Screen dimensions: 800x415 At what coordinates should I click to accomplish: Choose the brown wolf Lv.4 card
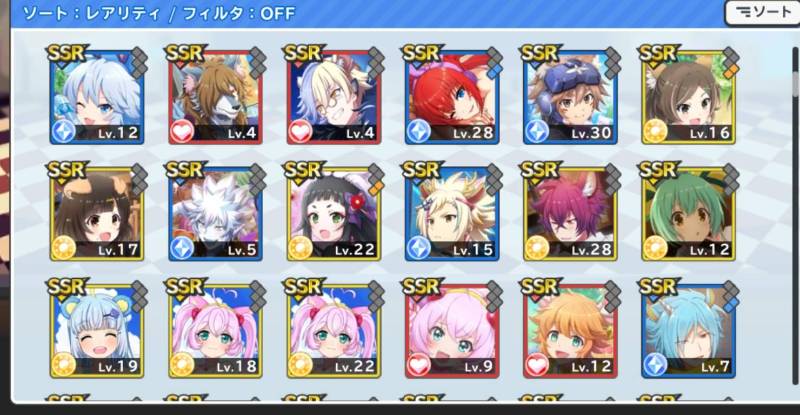point(214,97)
